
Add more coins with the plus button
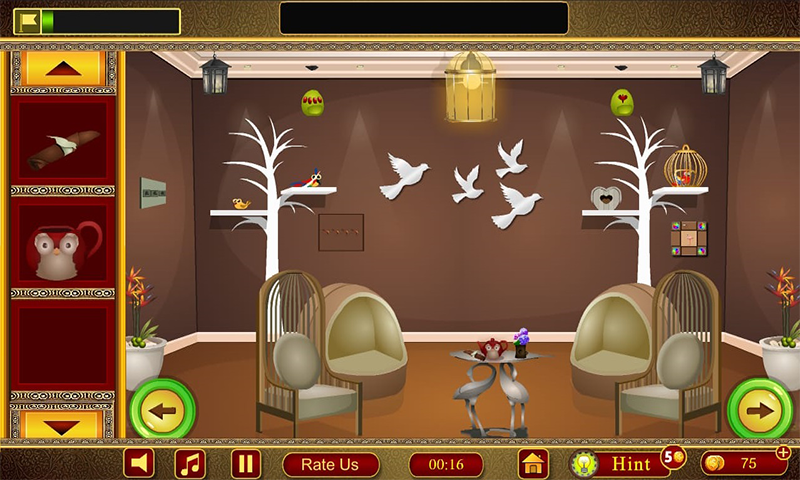click(783, 453)
